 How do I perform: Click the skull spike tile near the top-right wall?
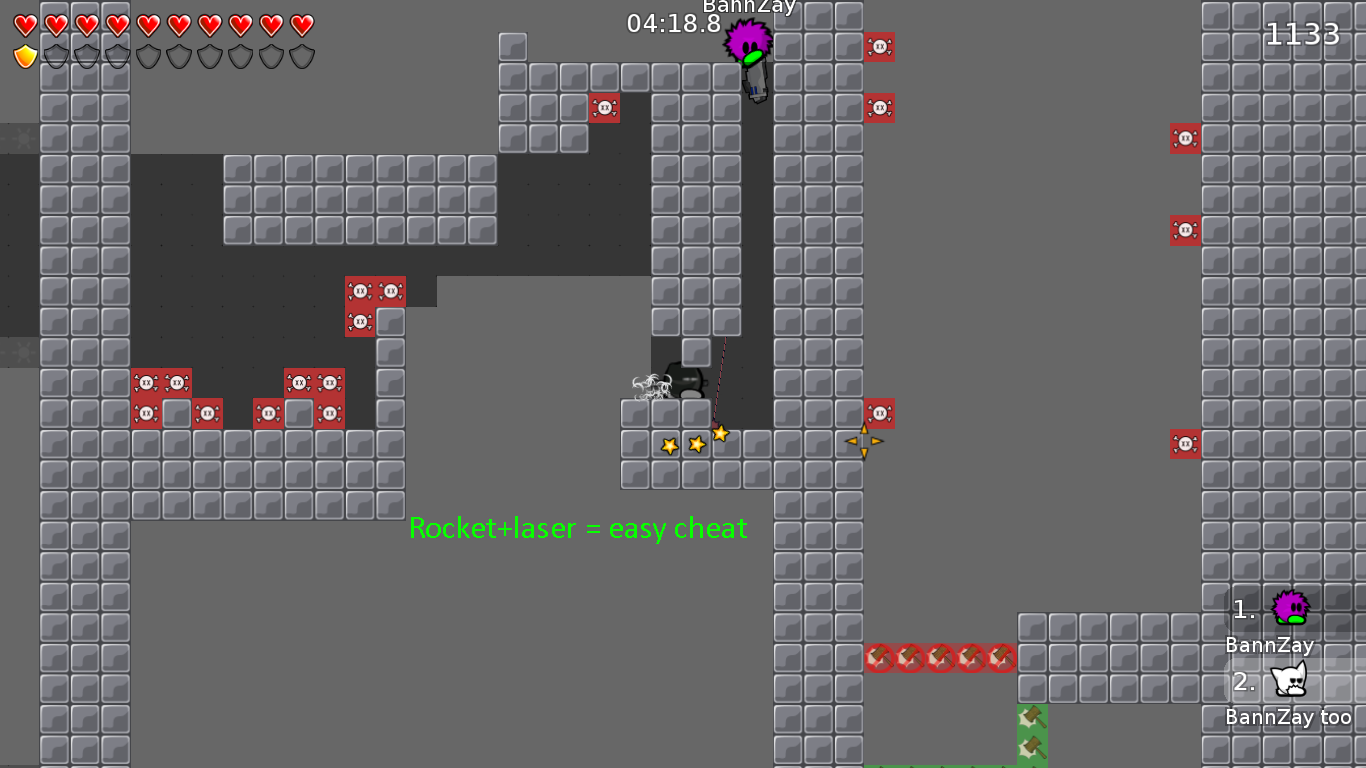pyautogui.click(x=1185, y=139)
